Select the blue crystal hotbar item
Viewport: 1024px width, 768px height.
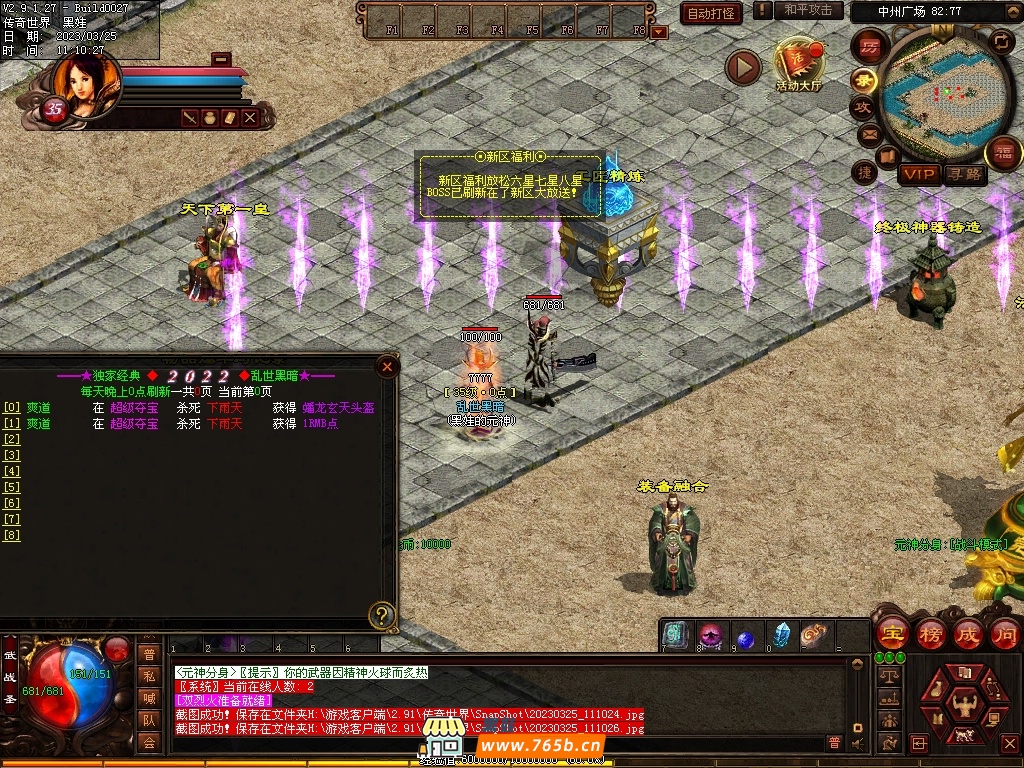coord(781,636)
